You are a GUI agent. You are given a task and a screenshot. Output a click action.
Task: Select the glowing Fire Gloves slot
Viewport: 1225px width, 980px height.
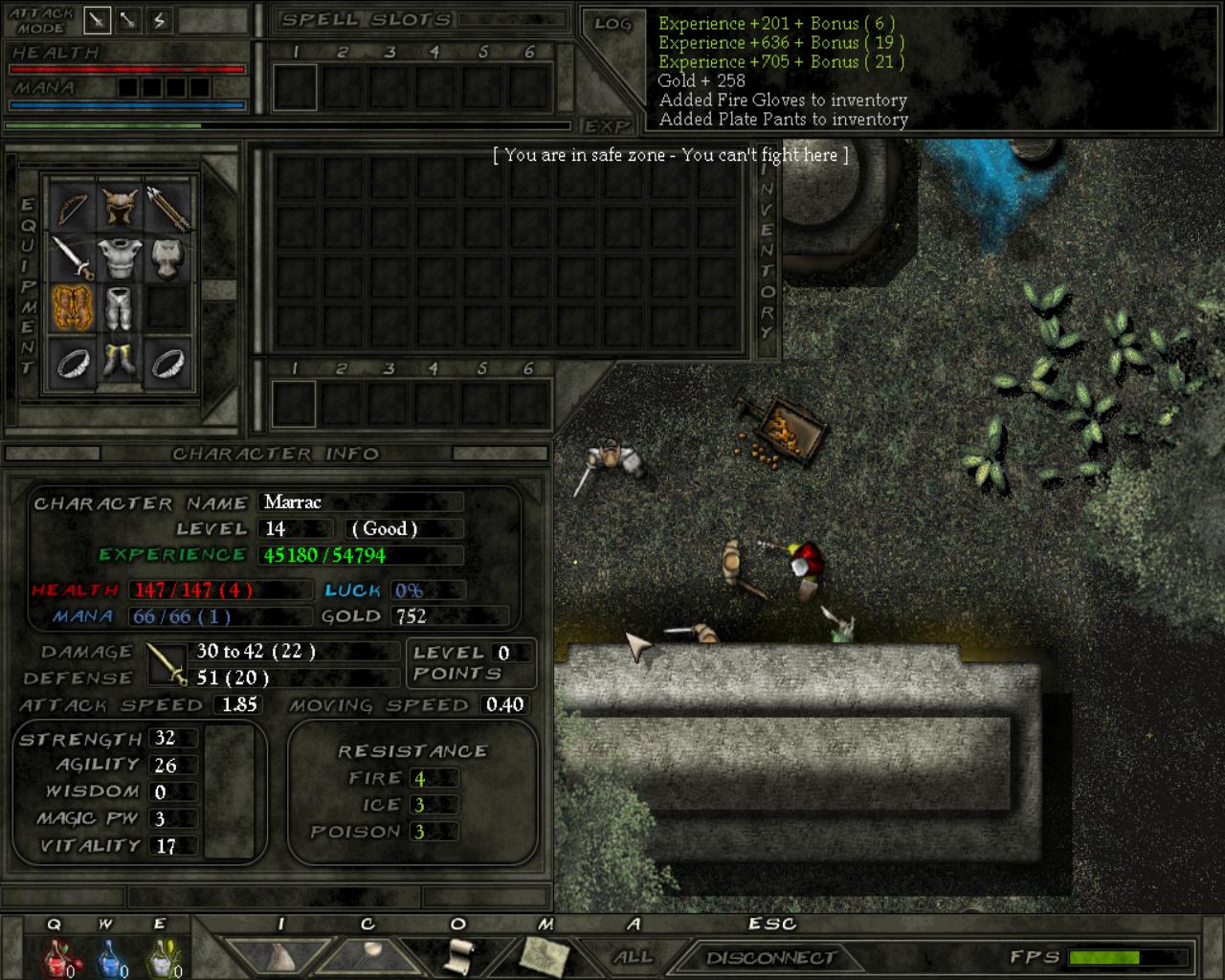coord(72,307)
